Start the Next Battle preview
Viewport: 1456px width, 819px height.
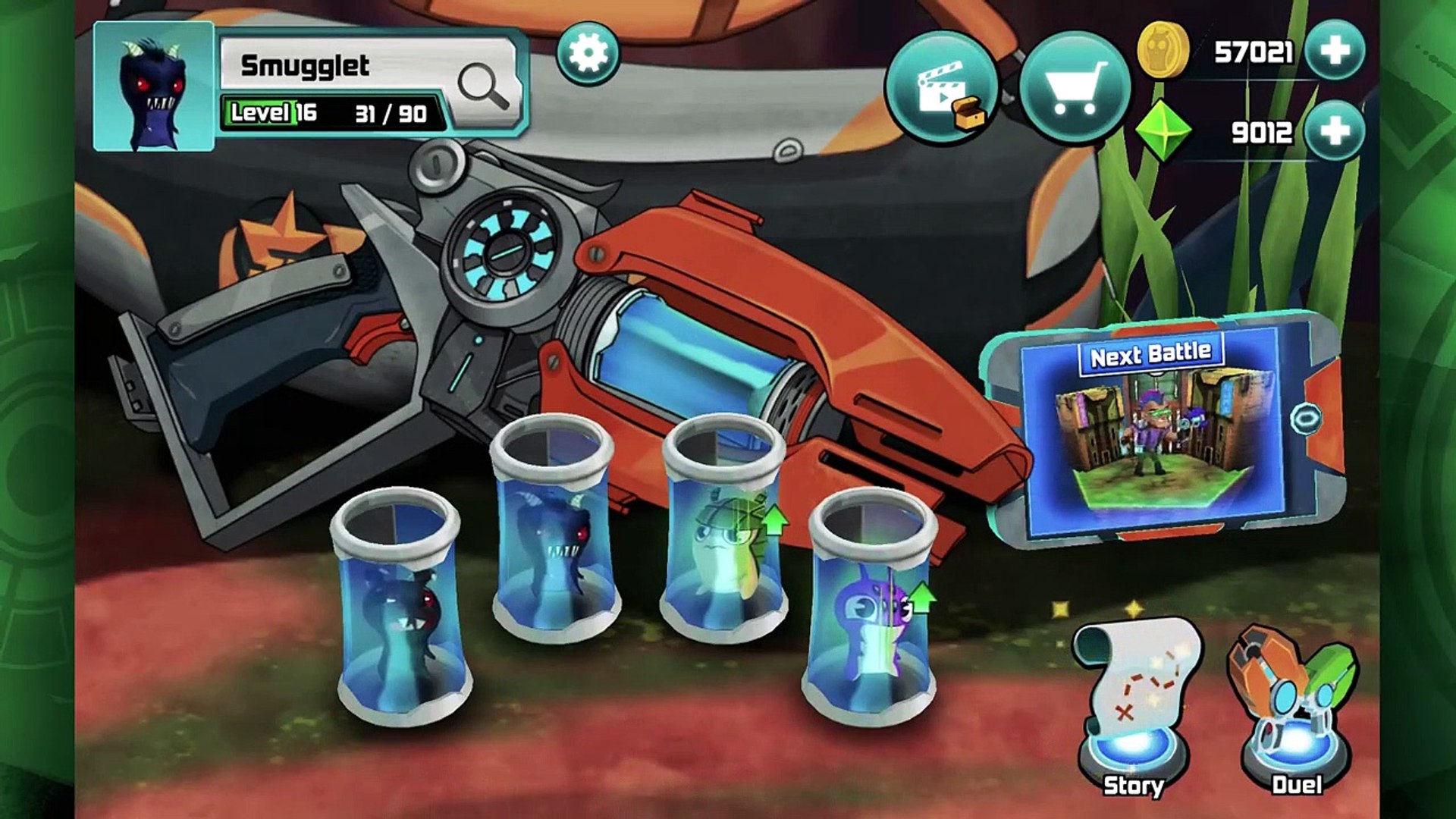click(x=1151, y=432)
